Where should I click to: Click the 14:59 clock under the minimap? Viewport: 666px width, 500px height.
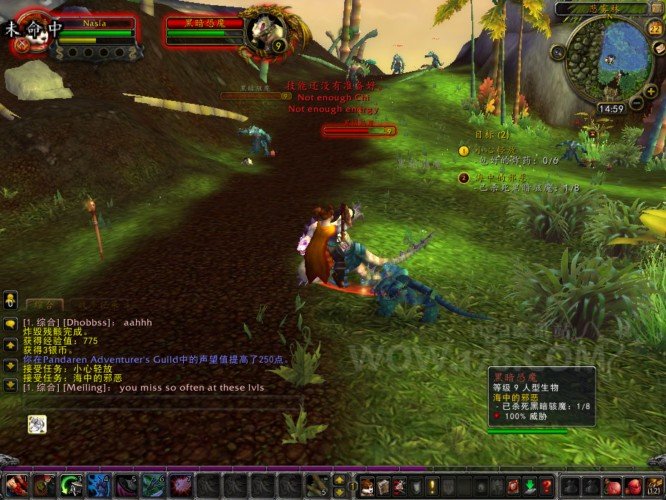(610, 108)
